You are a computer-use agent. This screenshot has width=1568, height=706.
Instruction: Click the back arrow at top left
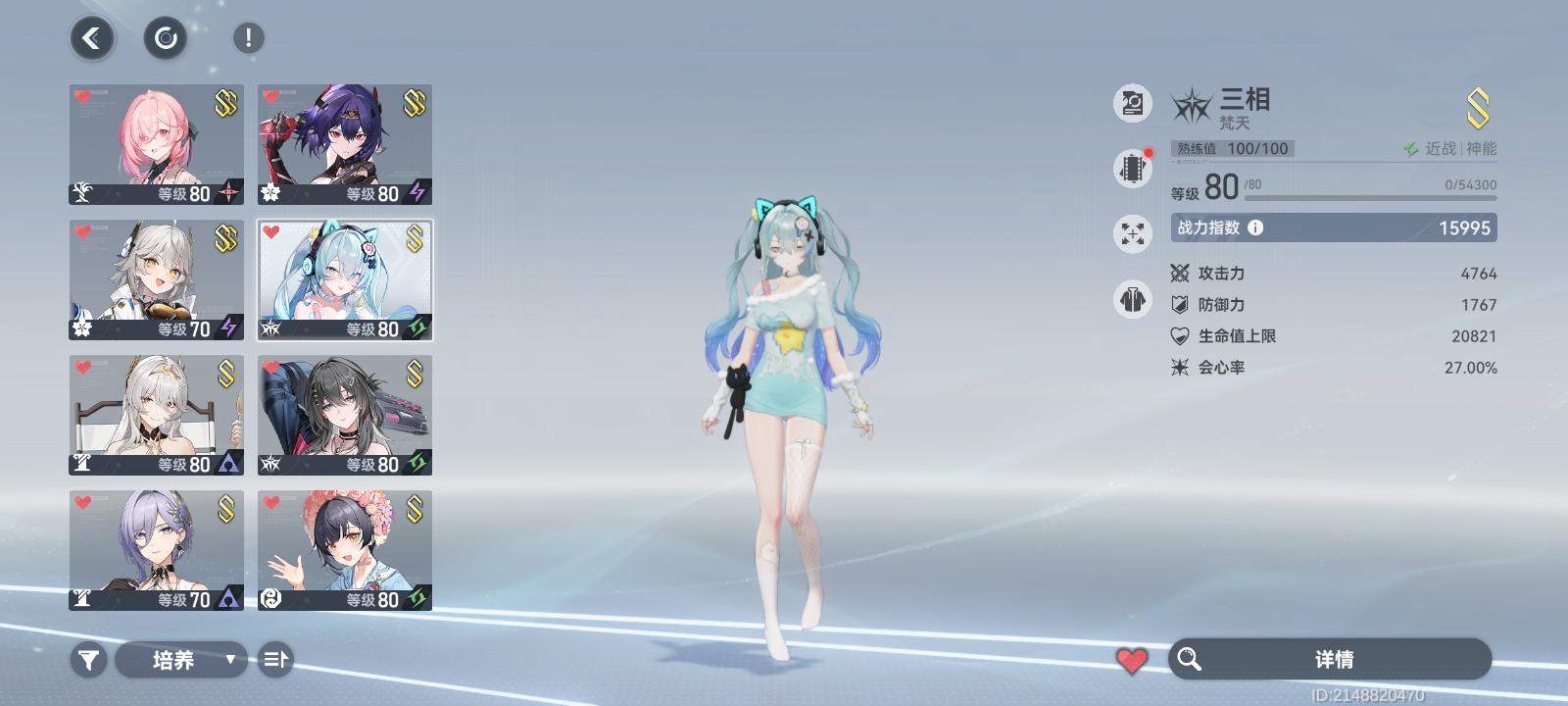(x=91, y=37)
